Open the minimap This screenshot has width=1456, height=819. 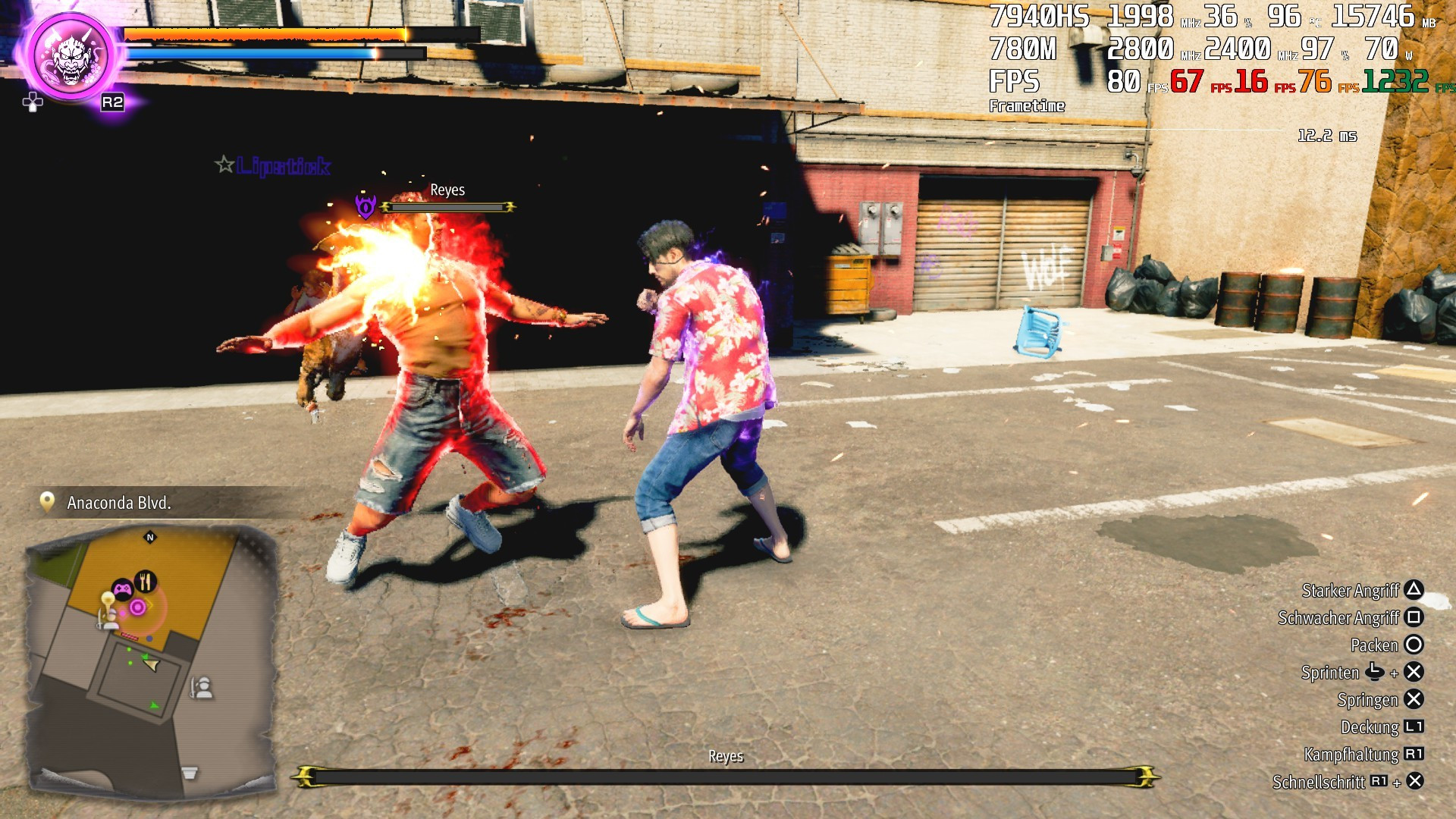click(x=150, y=658)
